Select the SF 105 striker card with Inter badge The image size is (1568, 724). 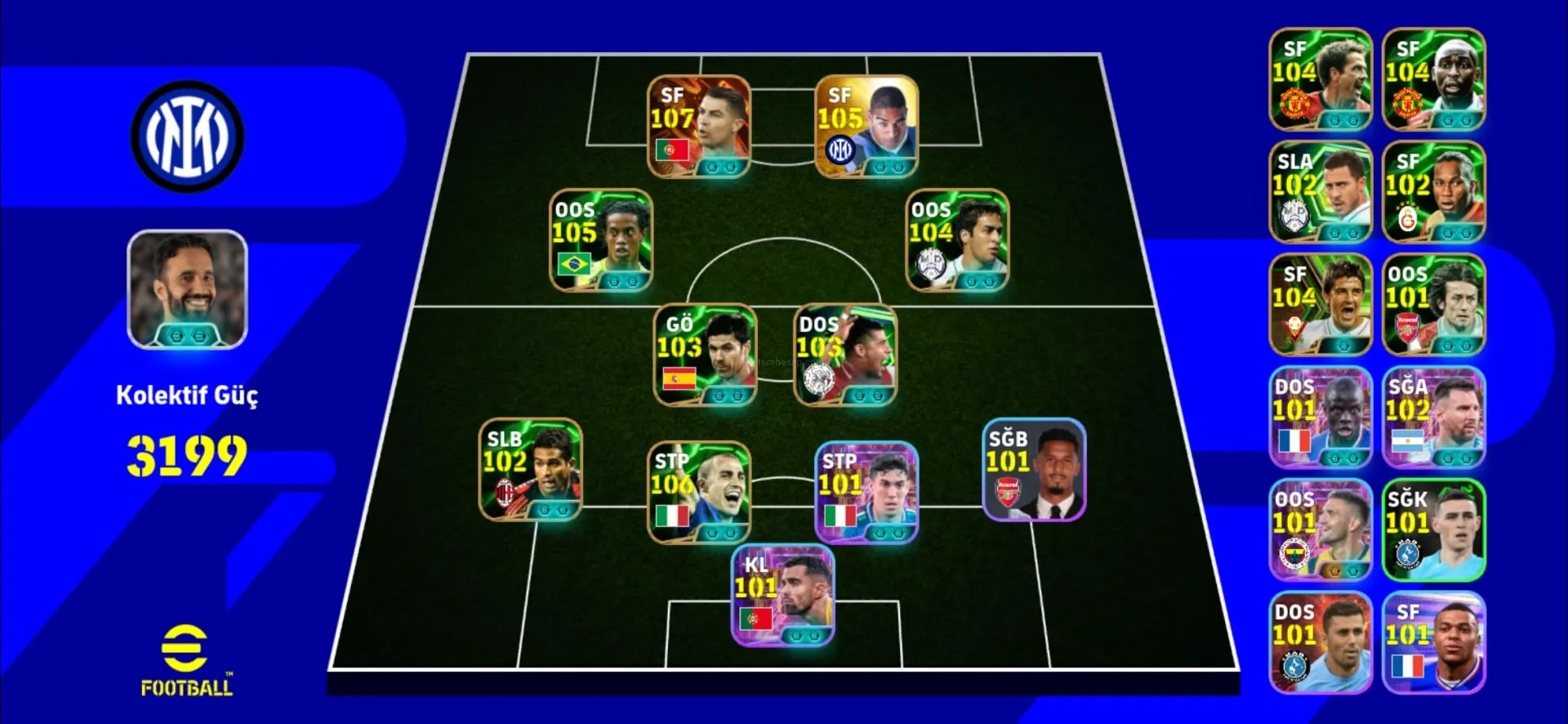click(x=866, y=127)
